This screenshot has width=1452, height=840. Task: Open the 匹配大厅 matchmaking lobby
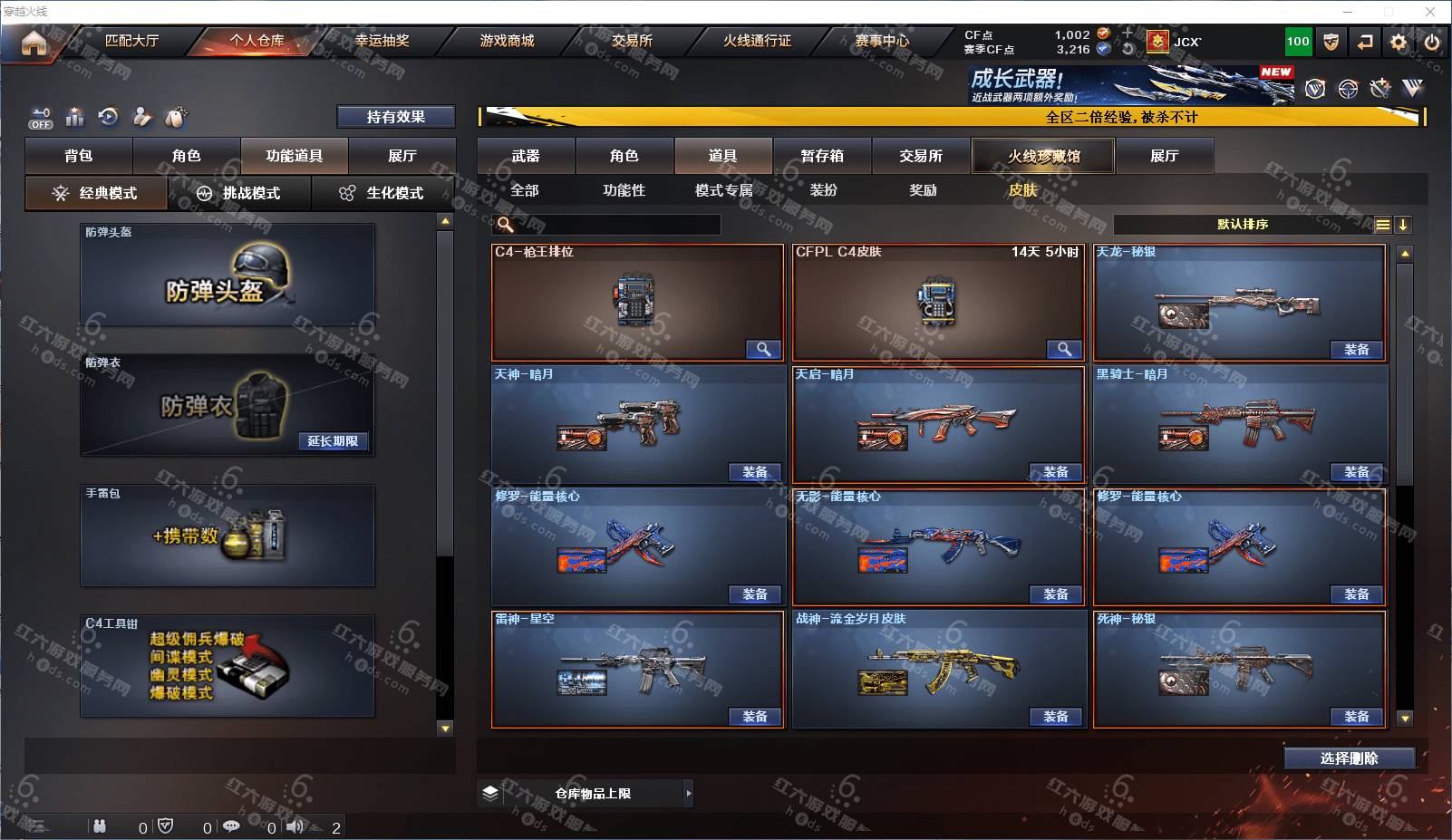pyautogui.click(x=131, y=41)
